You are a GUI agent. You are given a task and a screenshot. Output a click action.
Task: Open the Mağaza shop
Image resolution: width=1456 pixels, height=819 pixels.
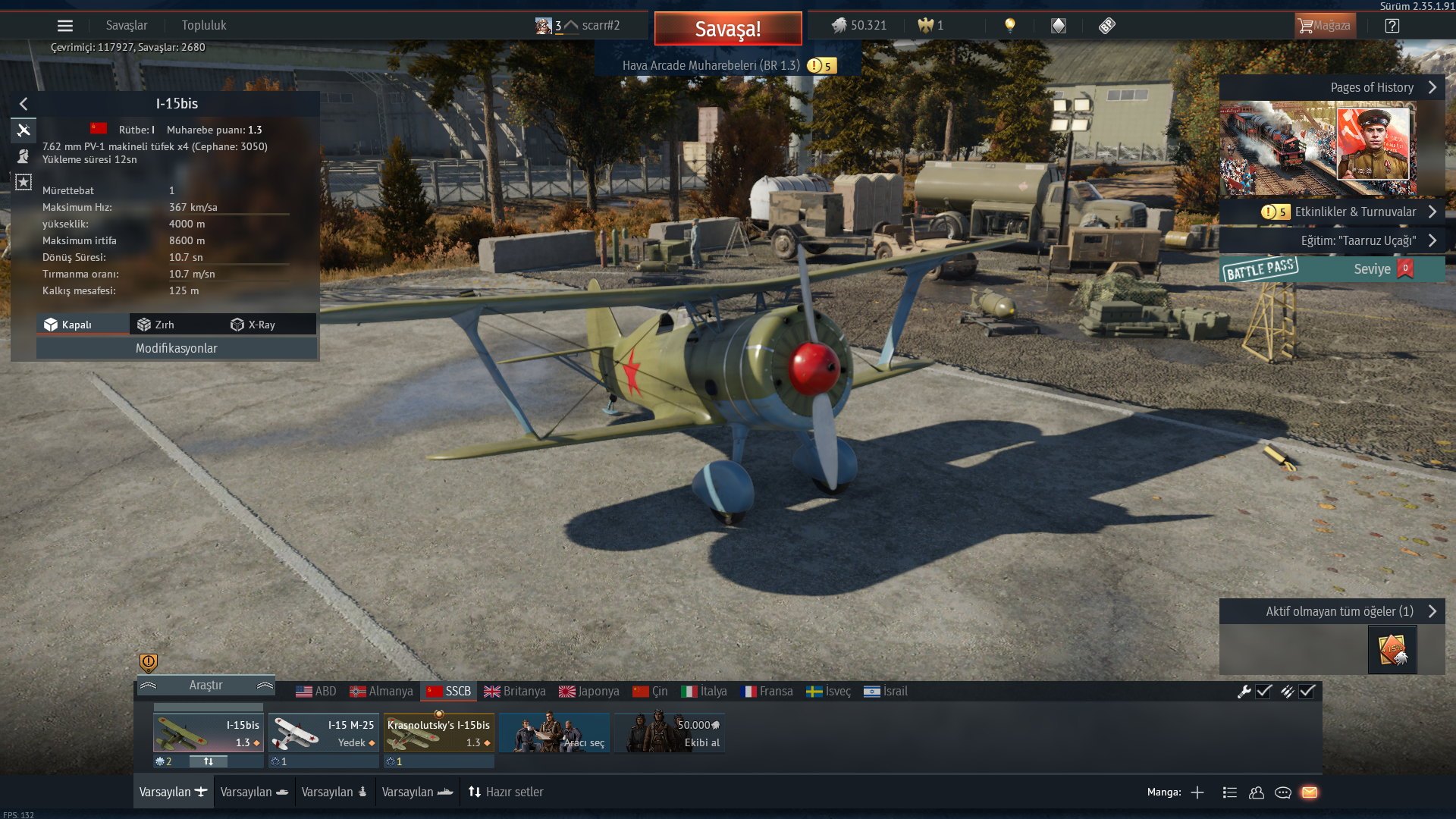1325,26
